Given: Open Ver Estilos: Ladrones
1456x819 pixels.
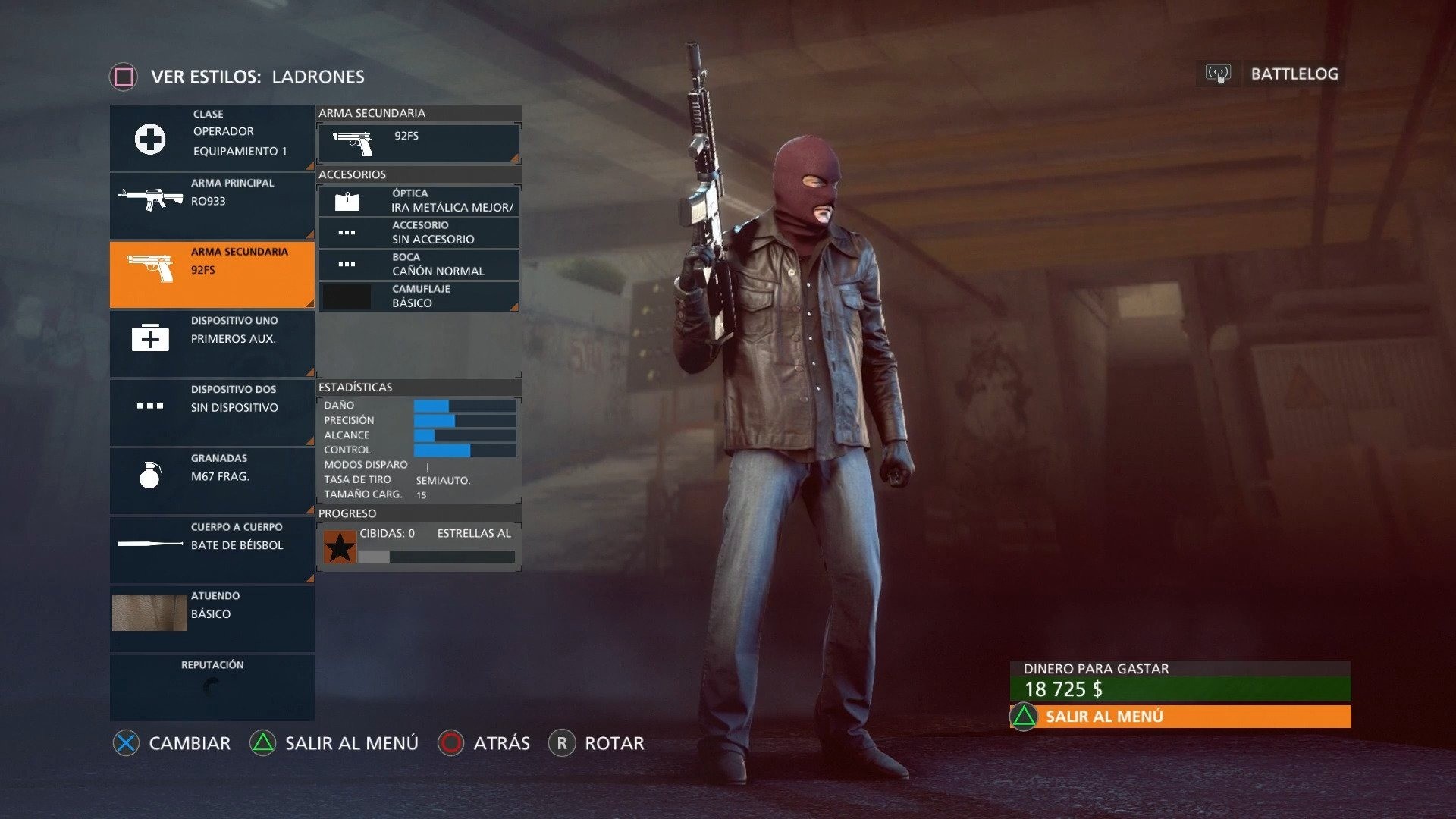Looking at the screenshot, I should click(x=235, y=77).
